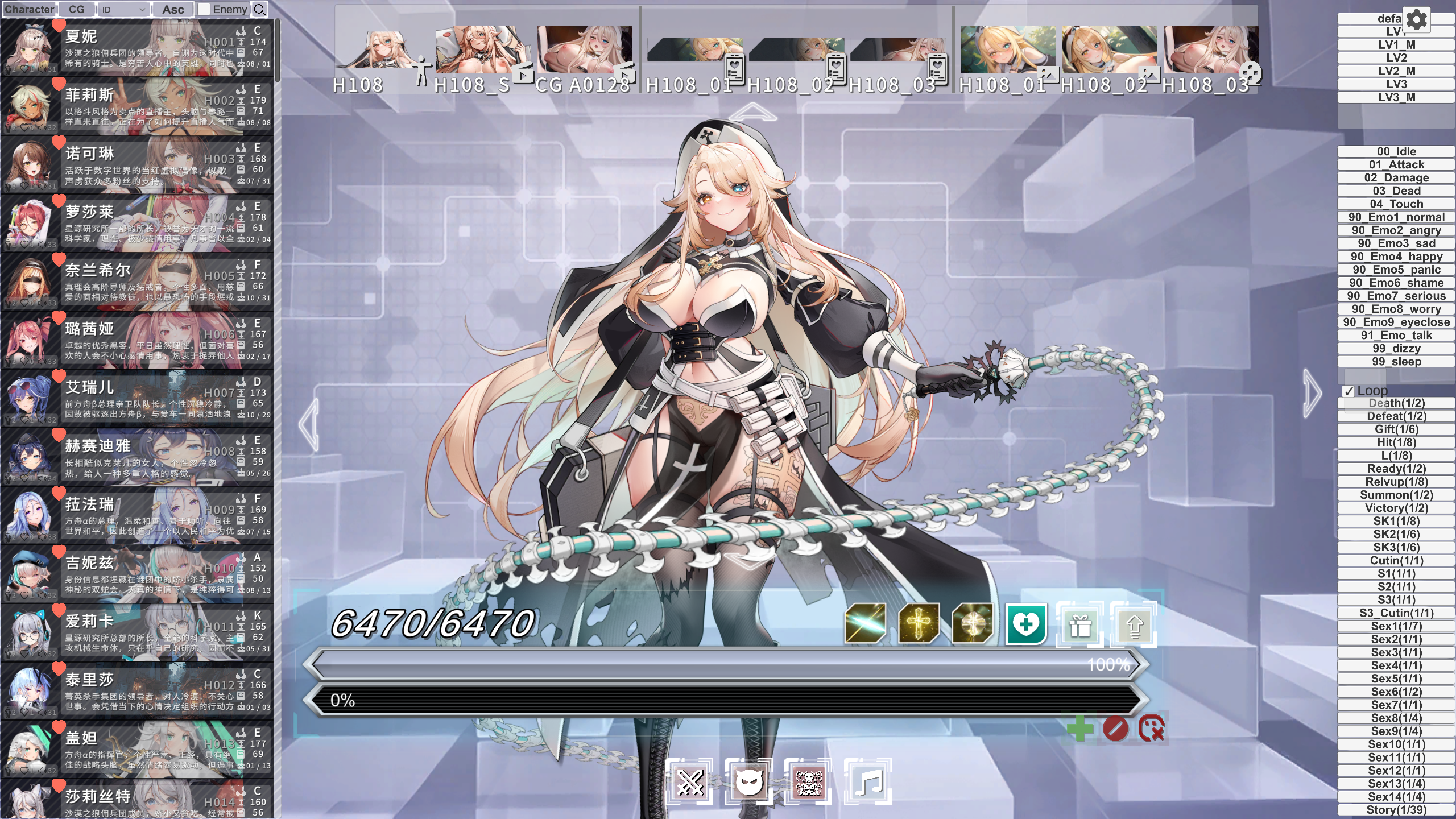
Task: Open the ID sort dropdown
Action: tap(122, 9)
